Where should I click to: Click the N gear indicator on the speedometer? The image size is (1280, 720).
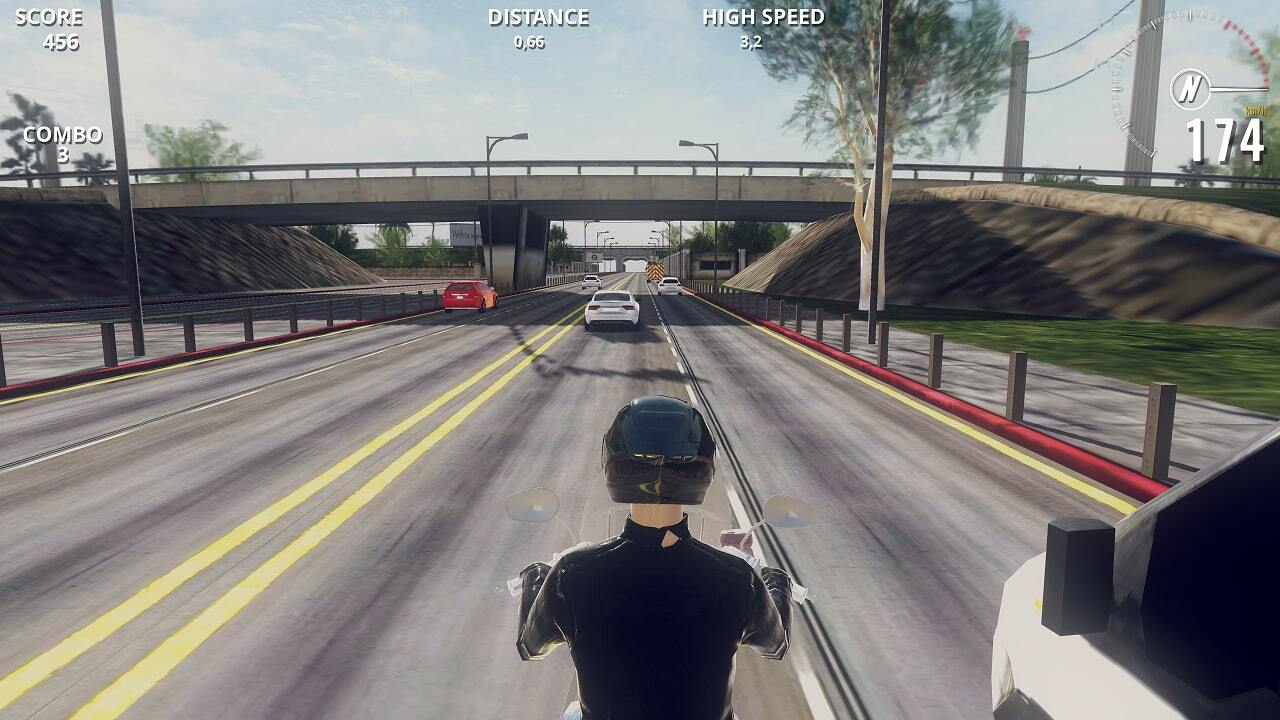click(1191, 88)
